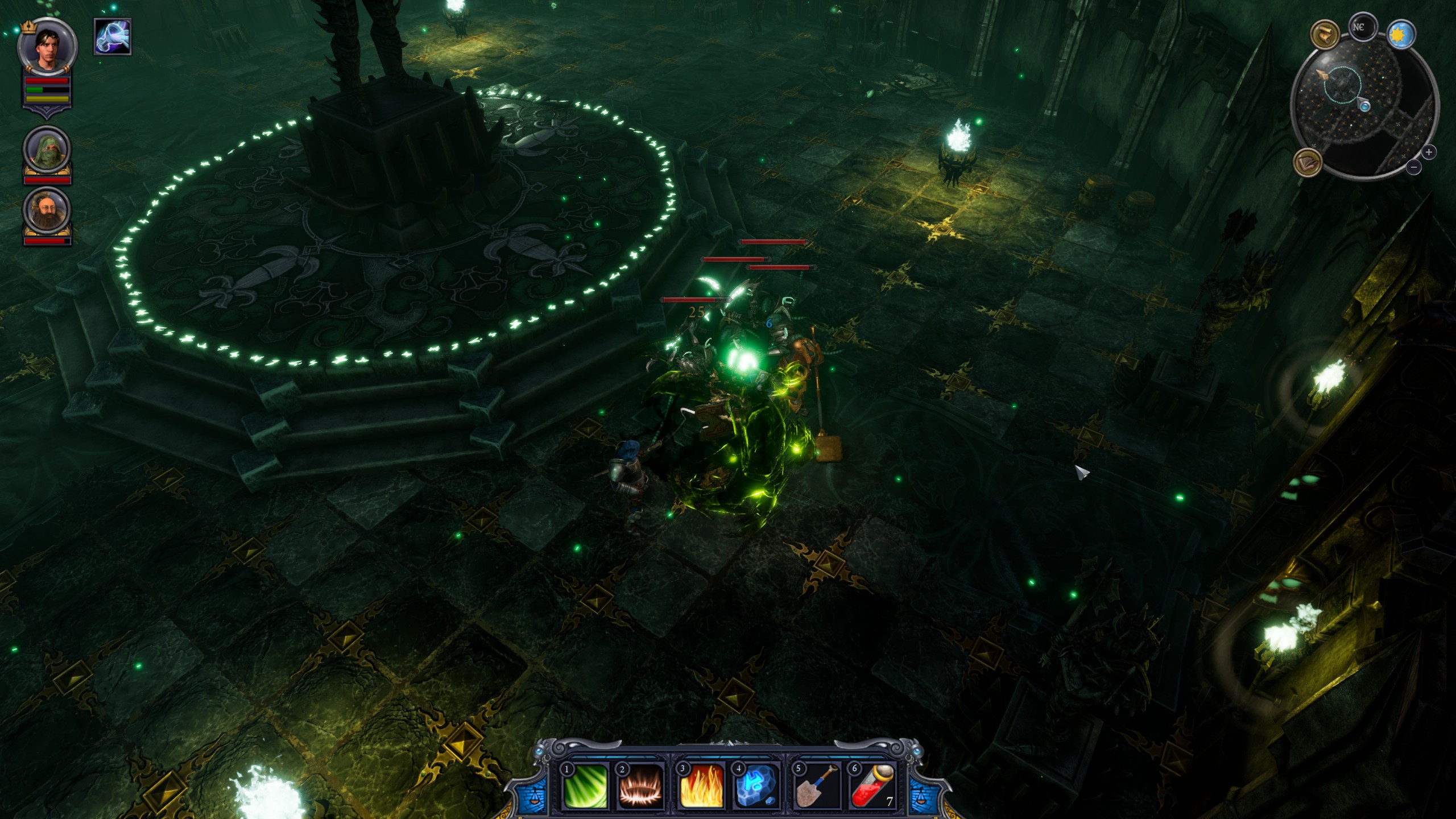Select the green-hooded companion portrait
The image size is (1456, 819).
[x=47, y=152]
